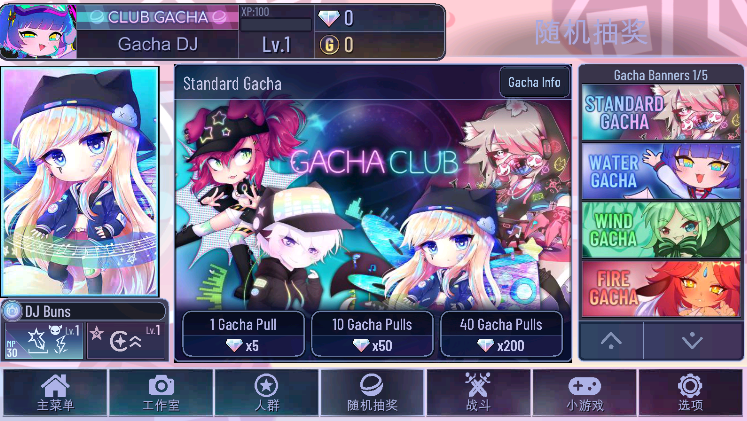Show previous gacha banners with up arrow
747x421 pixels.
click(x=611, y=340)
